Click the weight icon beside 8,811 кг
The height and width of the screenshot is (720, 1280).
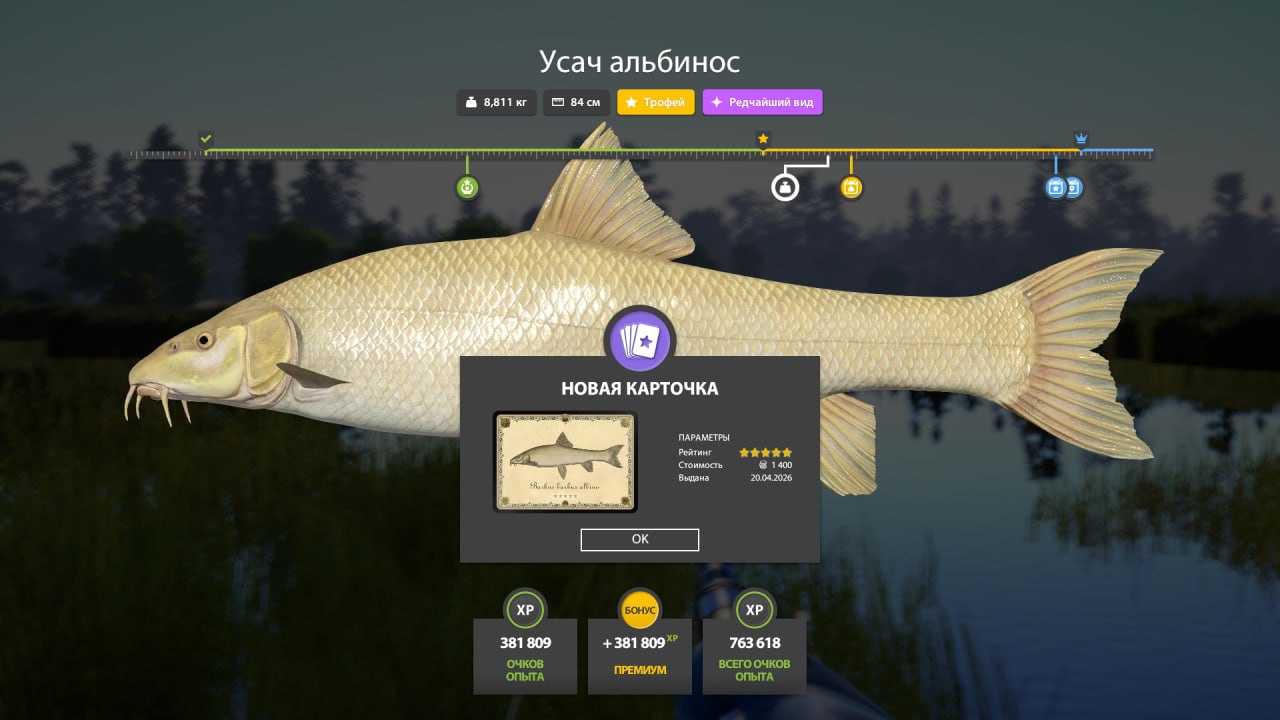point(470,102)
